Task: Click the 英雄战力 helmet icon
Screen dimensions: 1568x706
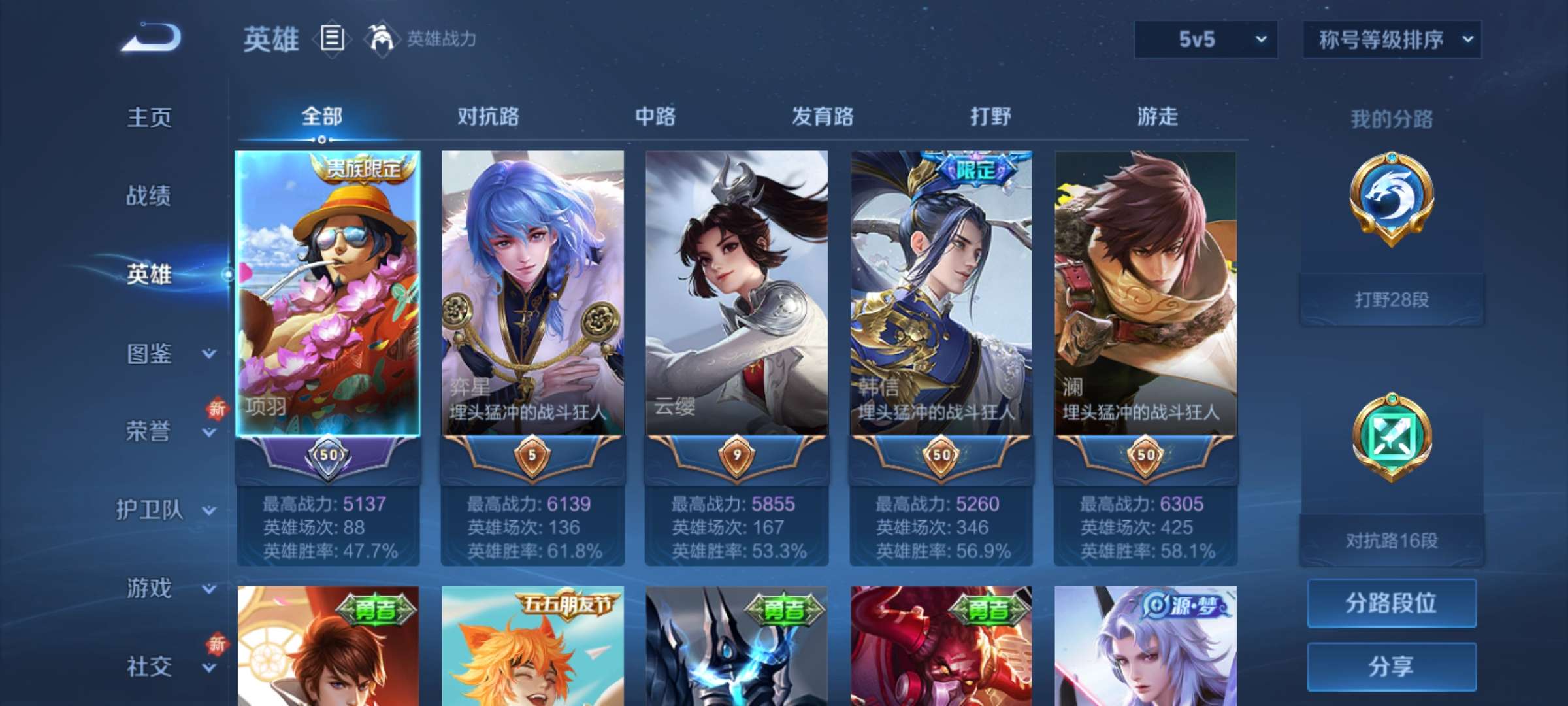Action: click(x=379, y=39)
